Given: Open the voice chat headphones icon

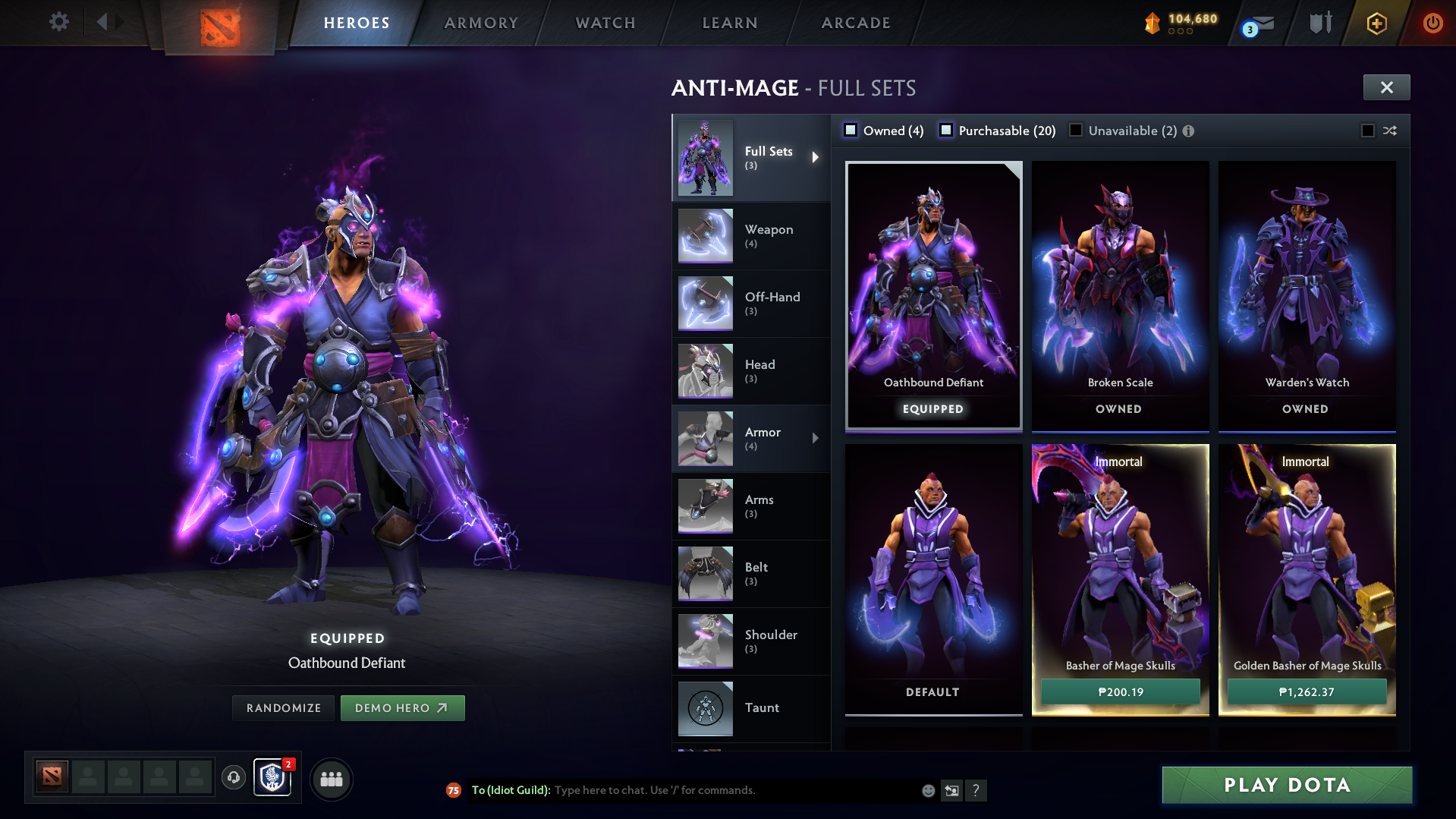Looking at the screenshot, I should pos(234,779).
